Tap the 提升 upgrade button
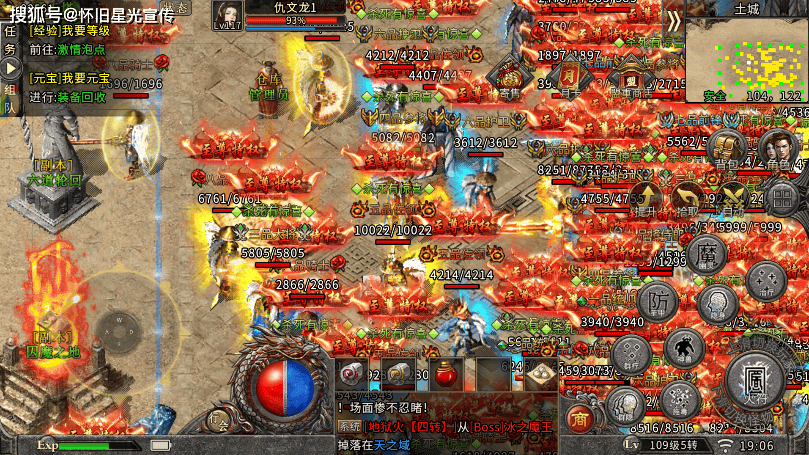The width and height of the screenshot is (809, 455). (645, 198)
